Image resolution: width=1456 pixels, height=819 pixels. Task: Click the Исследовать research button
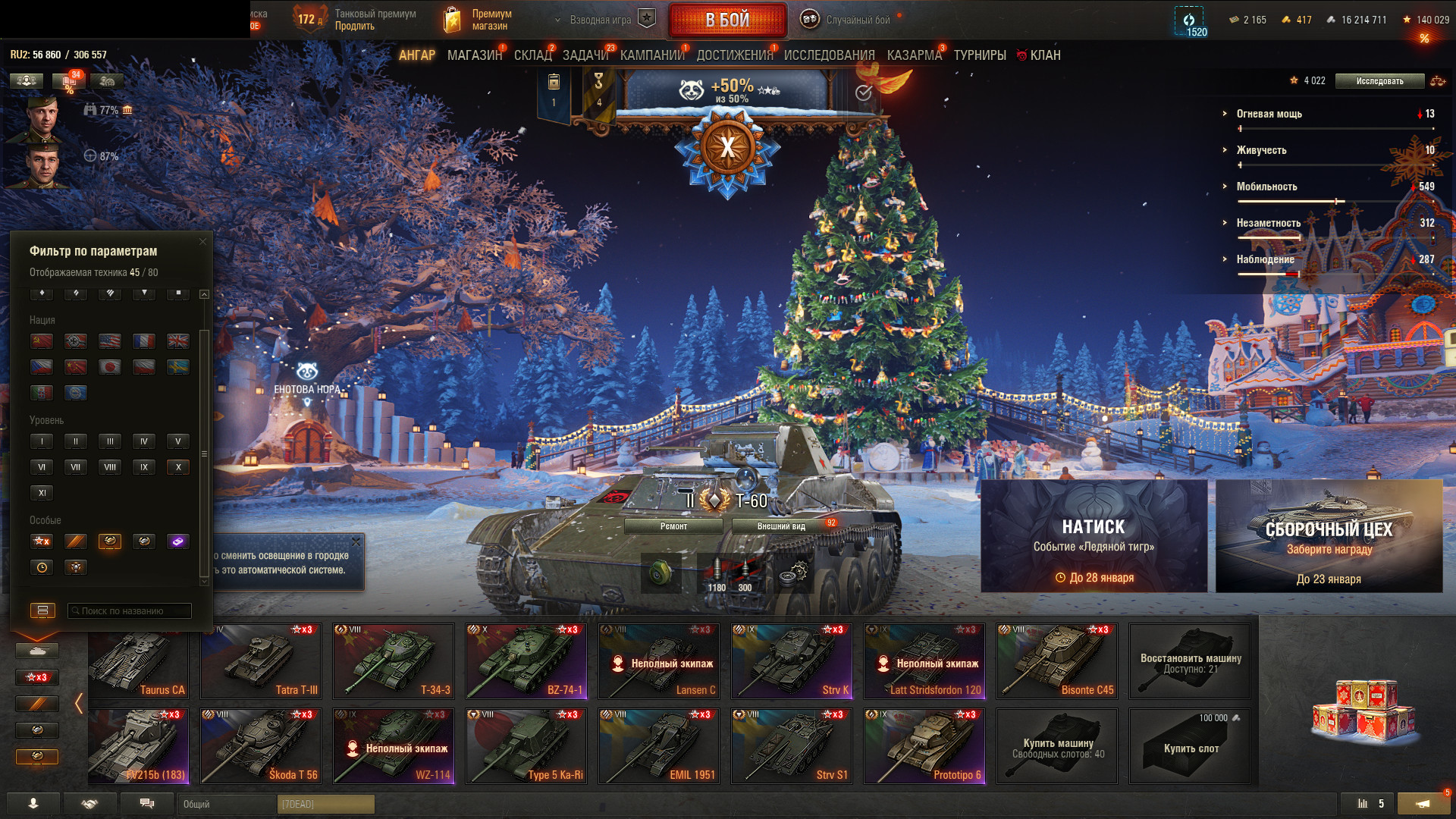pyautogui.click(x=1379, y=81)
